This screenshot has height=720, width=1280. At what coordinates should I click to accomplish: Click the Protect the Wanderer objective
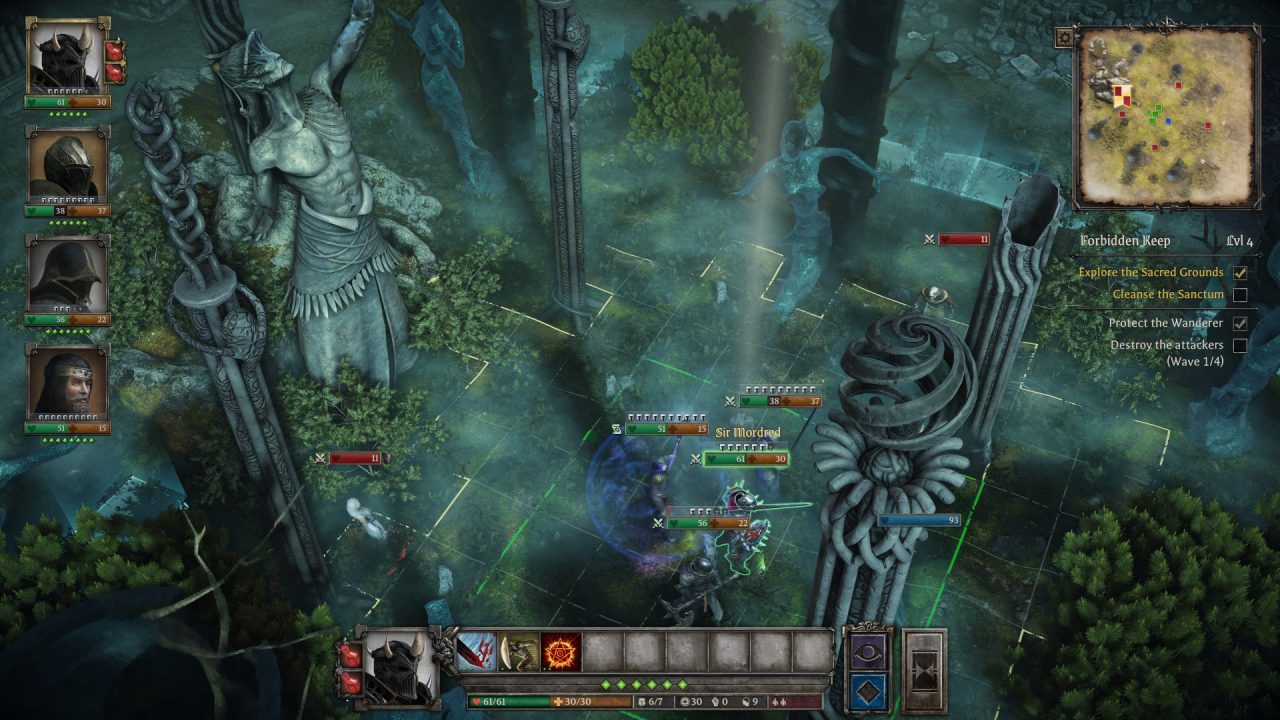[1165, 323]
